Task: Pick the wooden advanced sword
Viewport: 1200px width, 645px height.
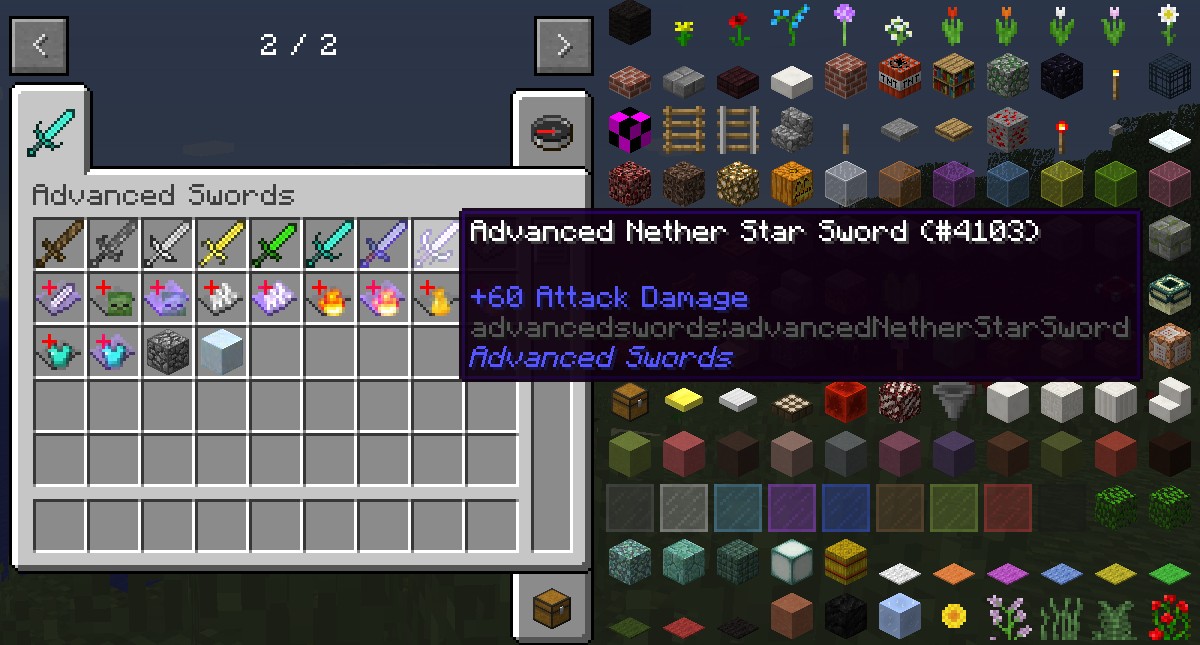Action: coord(60,244)
